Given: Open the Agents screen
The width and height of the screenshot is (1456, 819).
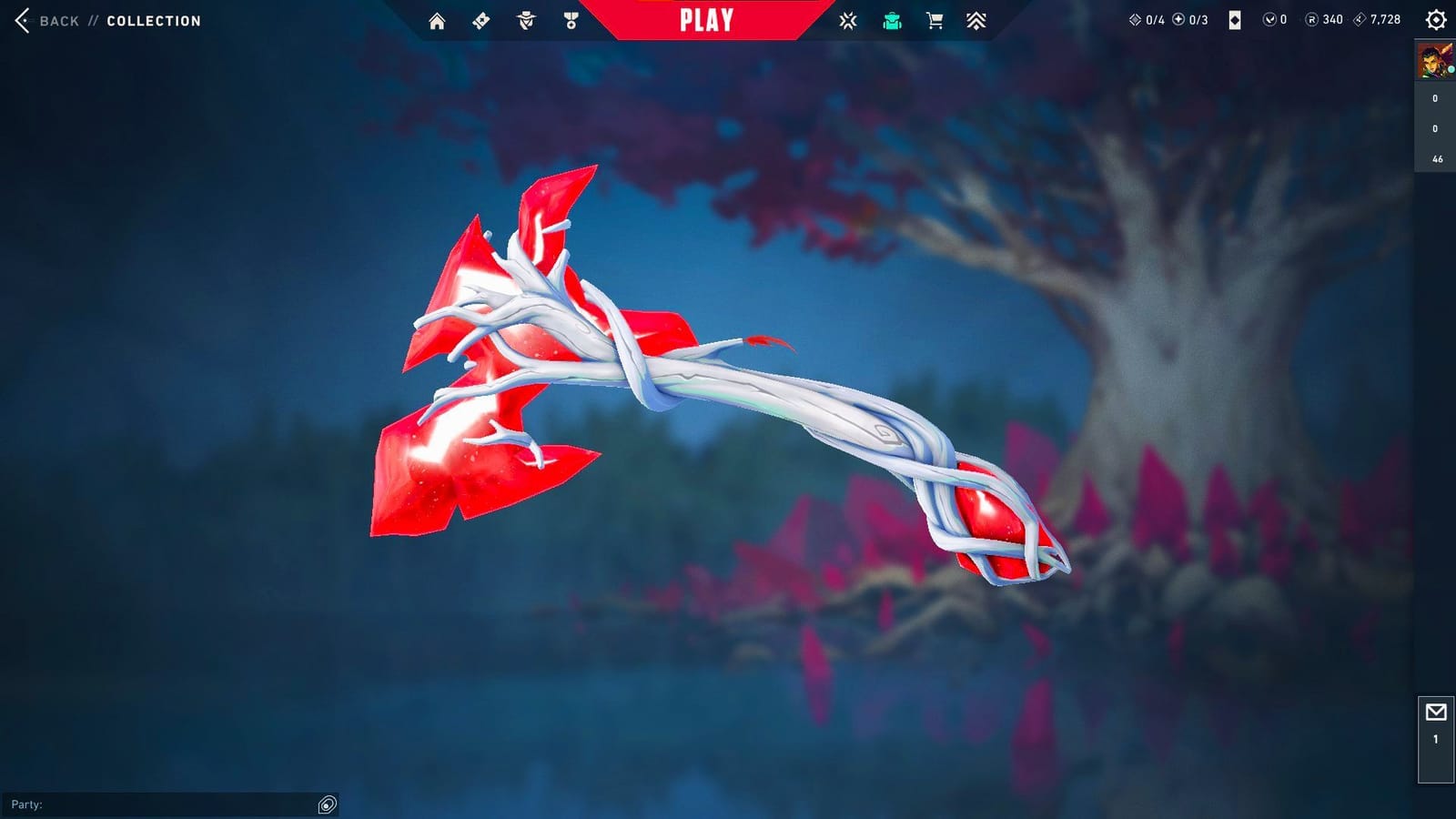Looking at the screenshot, I should tap(524, 19).
